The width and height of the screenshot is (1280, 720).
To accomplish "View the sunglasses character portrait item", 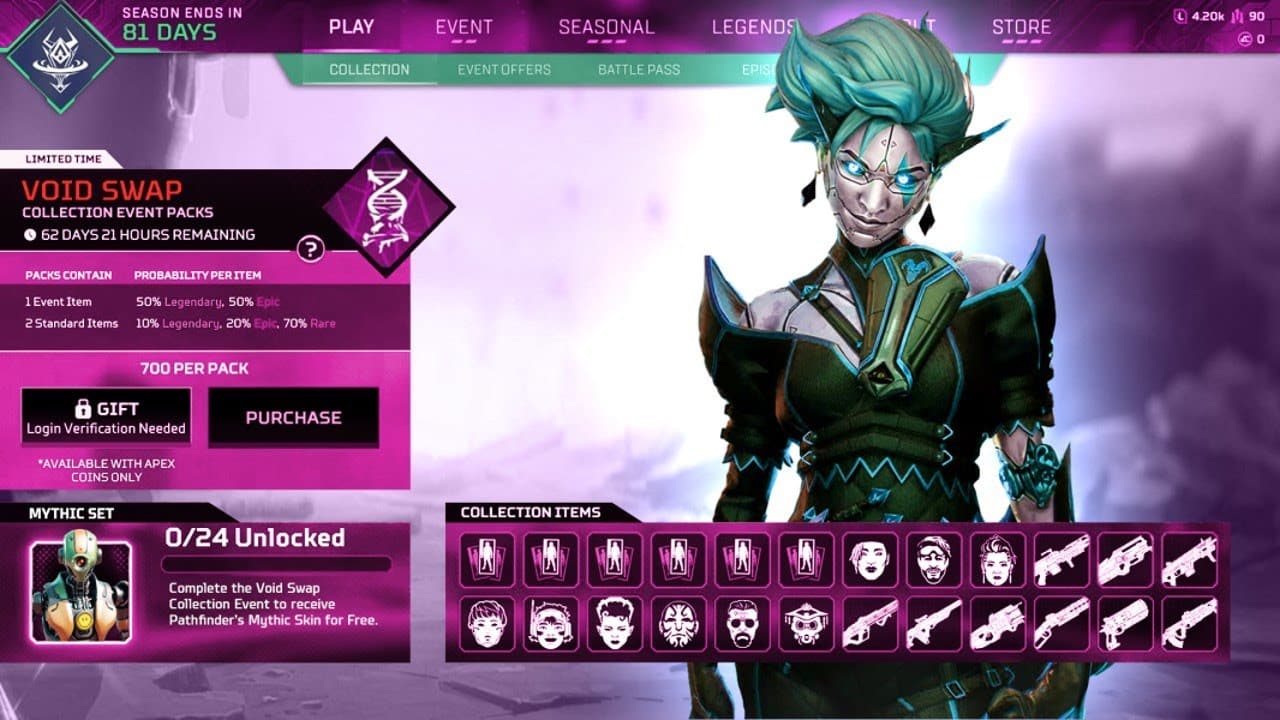I will click(742, 624).
